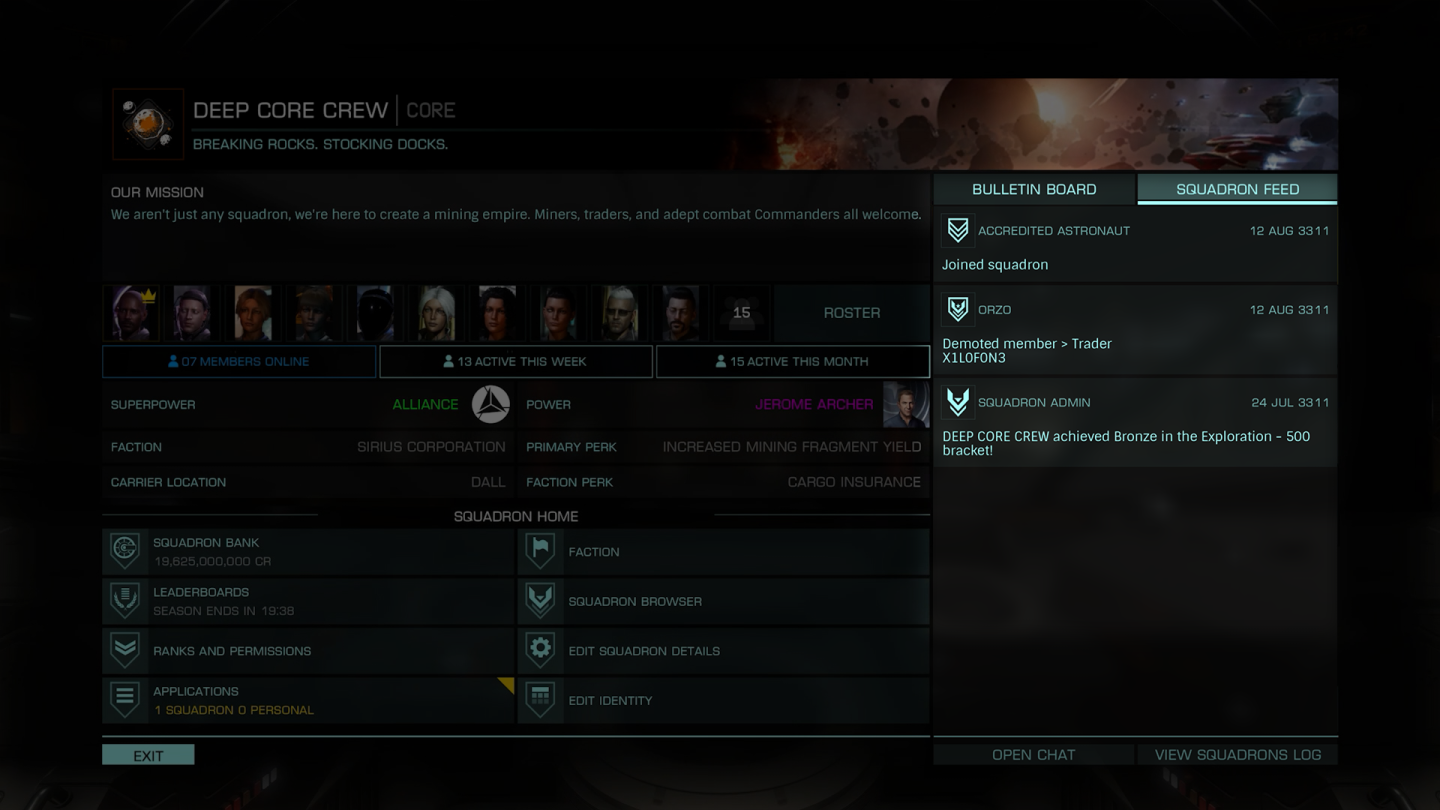
Task: Open Edit Identity
Action: (723, 700)
